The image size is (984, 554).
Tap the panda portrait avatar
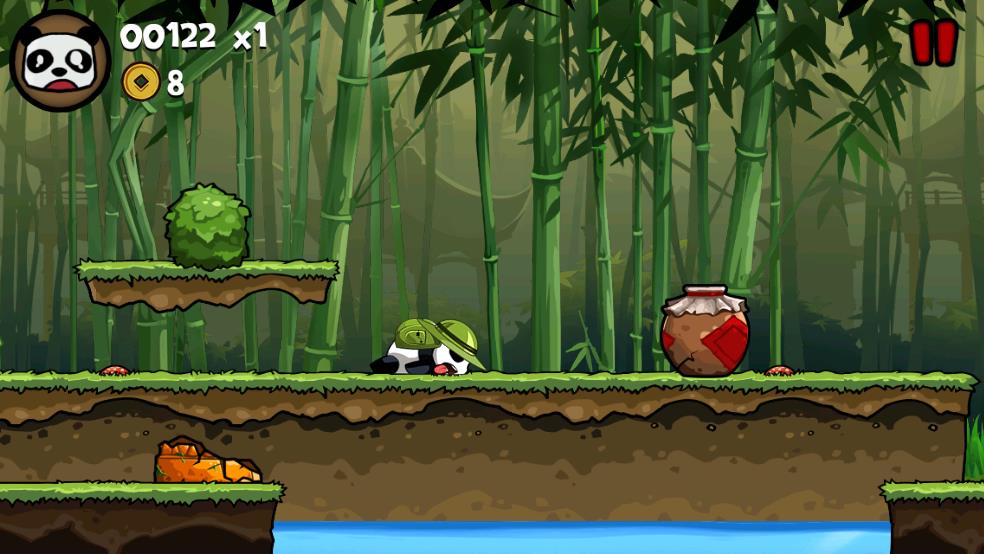60,60
